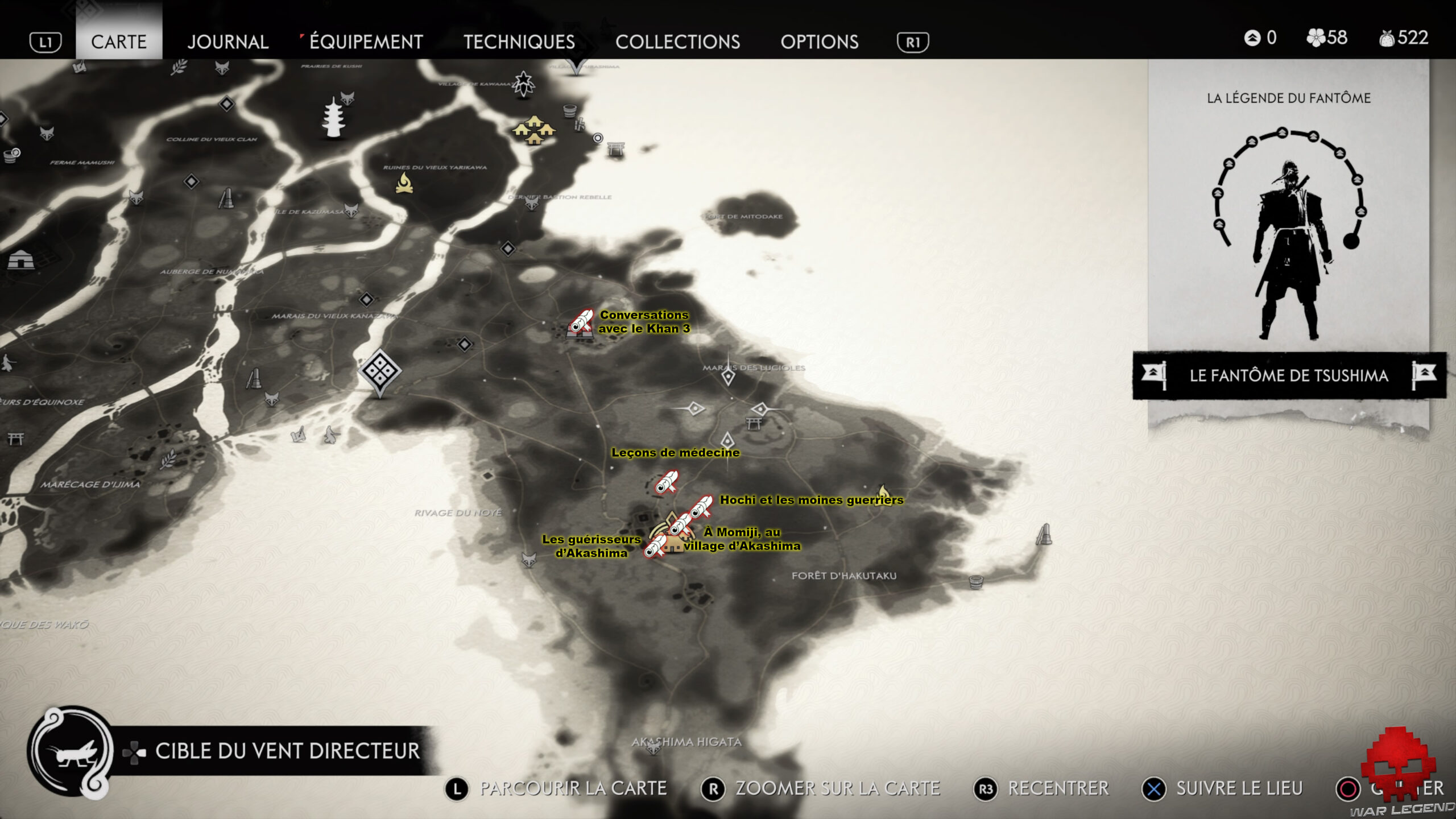The height and width of the screenshot is (819, 1456).
Task: Click the maple leaf flower marker
Action: point(523,84)
